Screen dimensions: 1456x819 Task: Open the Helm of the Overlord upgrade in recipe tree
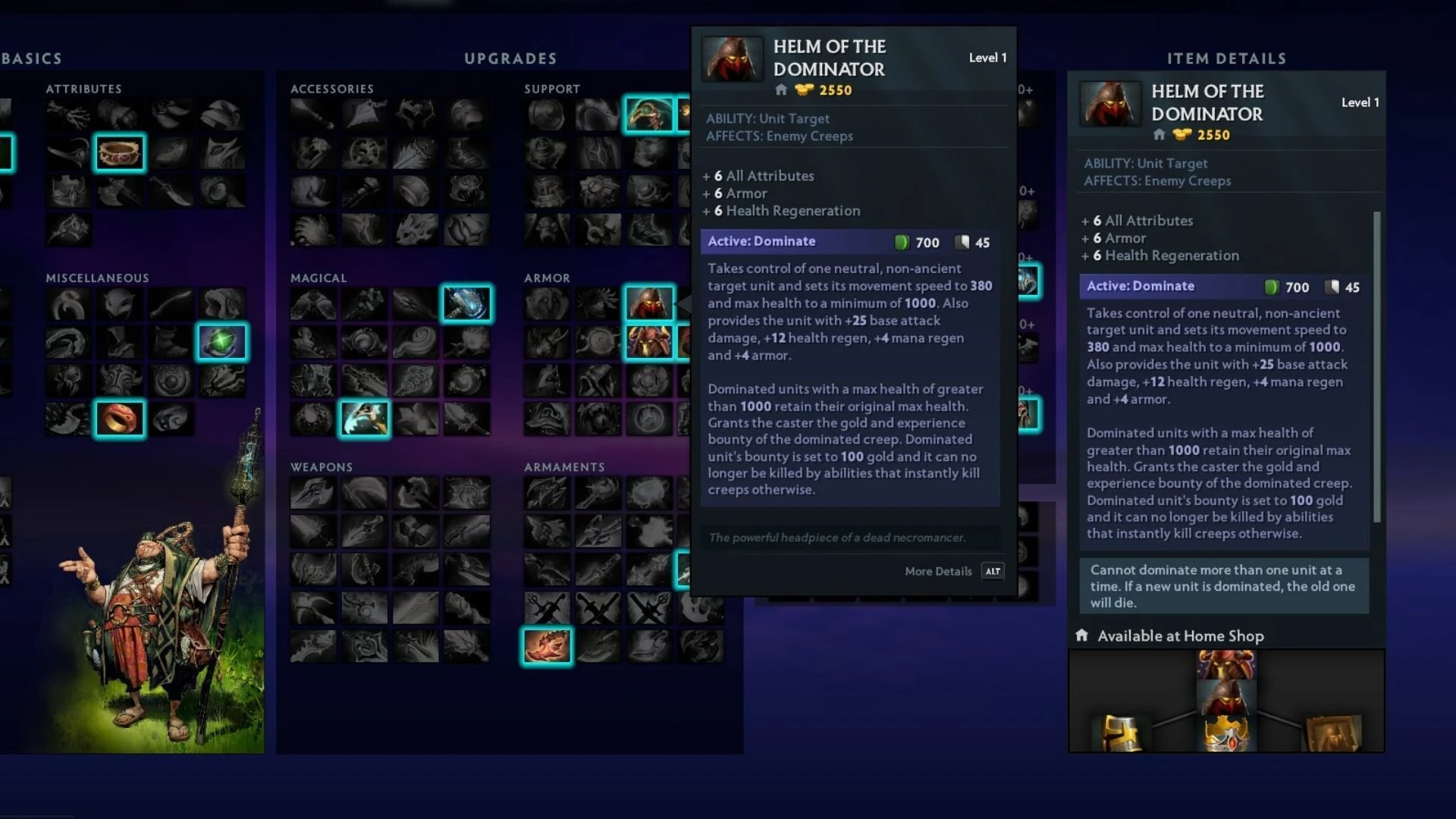(1226, 665)
